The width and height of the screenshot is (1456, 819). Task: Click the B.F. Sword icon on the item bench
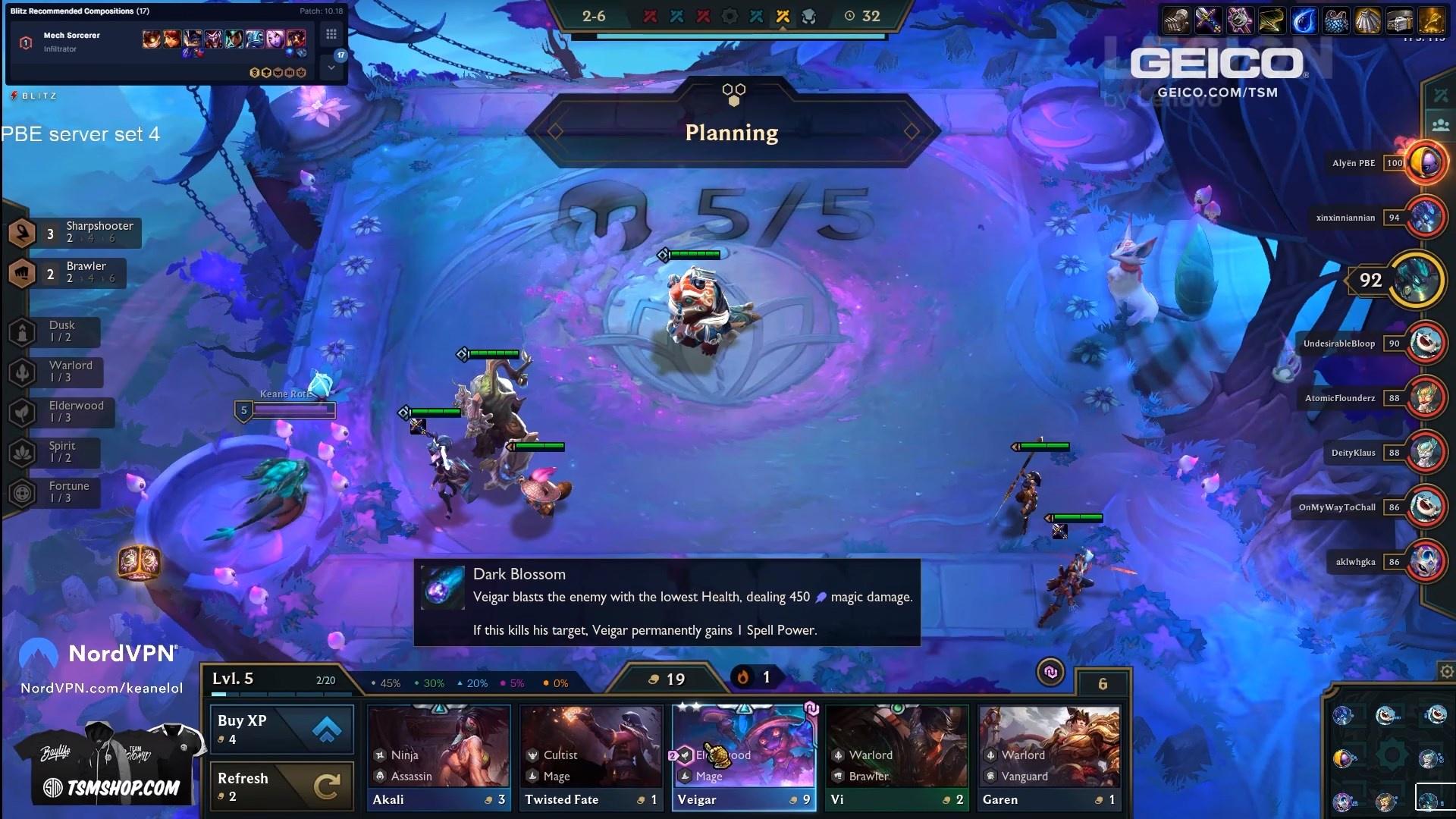click(1209, 21)
